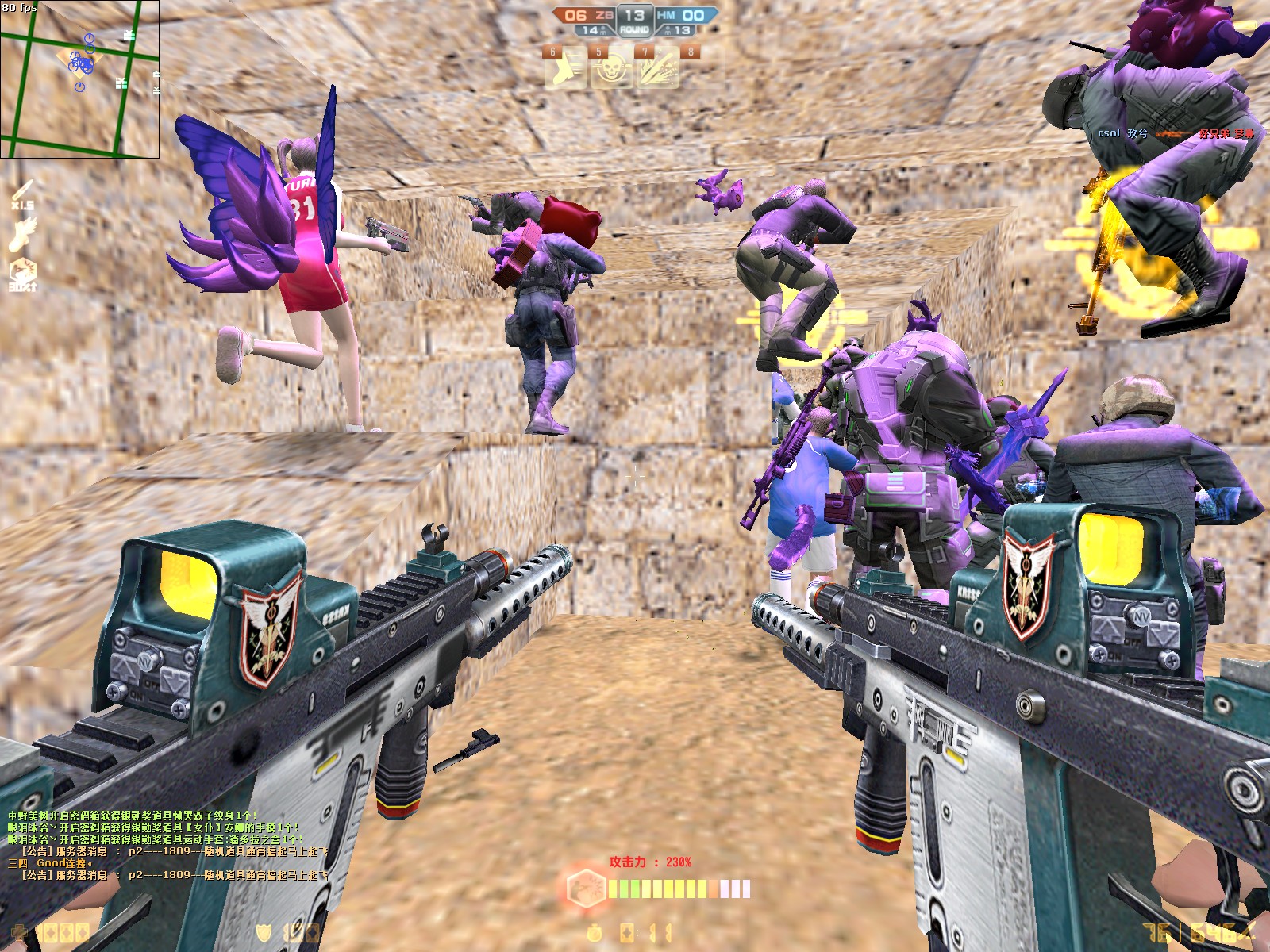Click the winged boot buff icon
The image size is (1270, 952).
click(23, 234)
